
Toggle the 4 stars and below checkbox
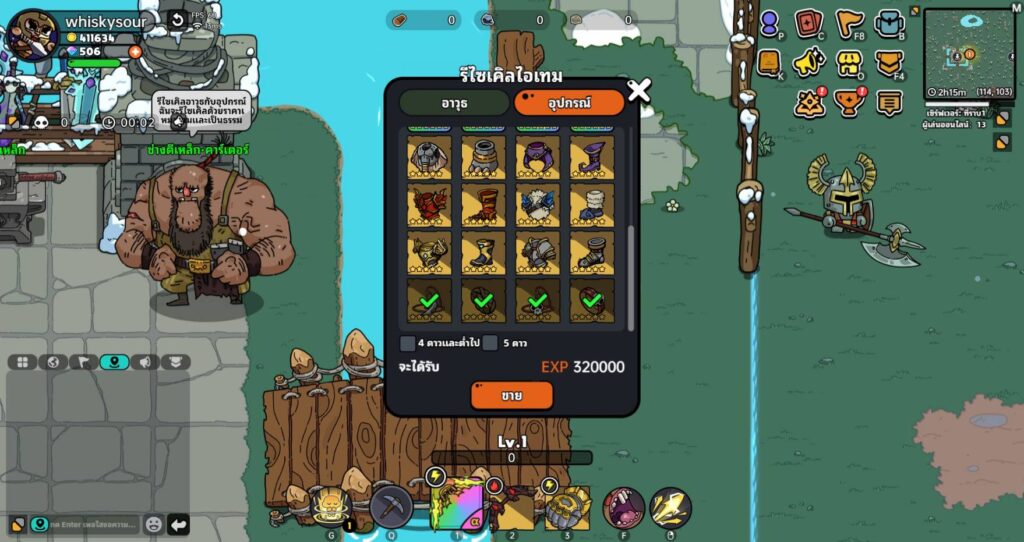tap(408, 343)
